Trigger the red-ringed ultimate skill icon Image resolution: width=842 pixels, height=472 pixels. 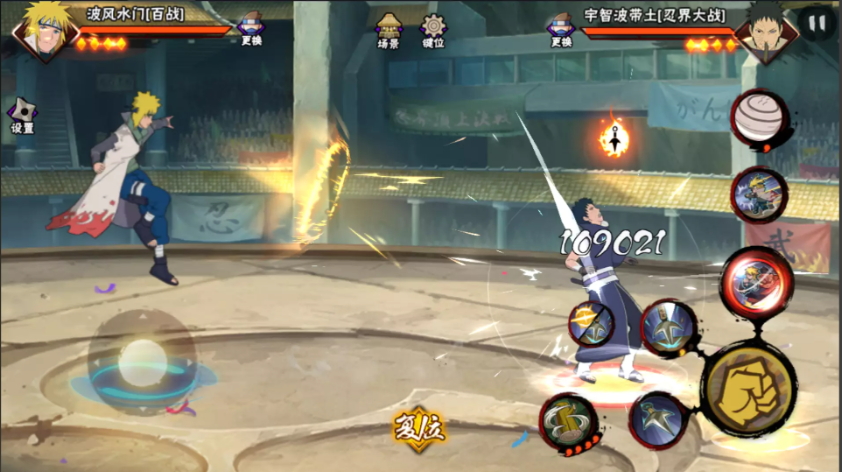click(756, 280)
